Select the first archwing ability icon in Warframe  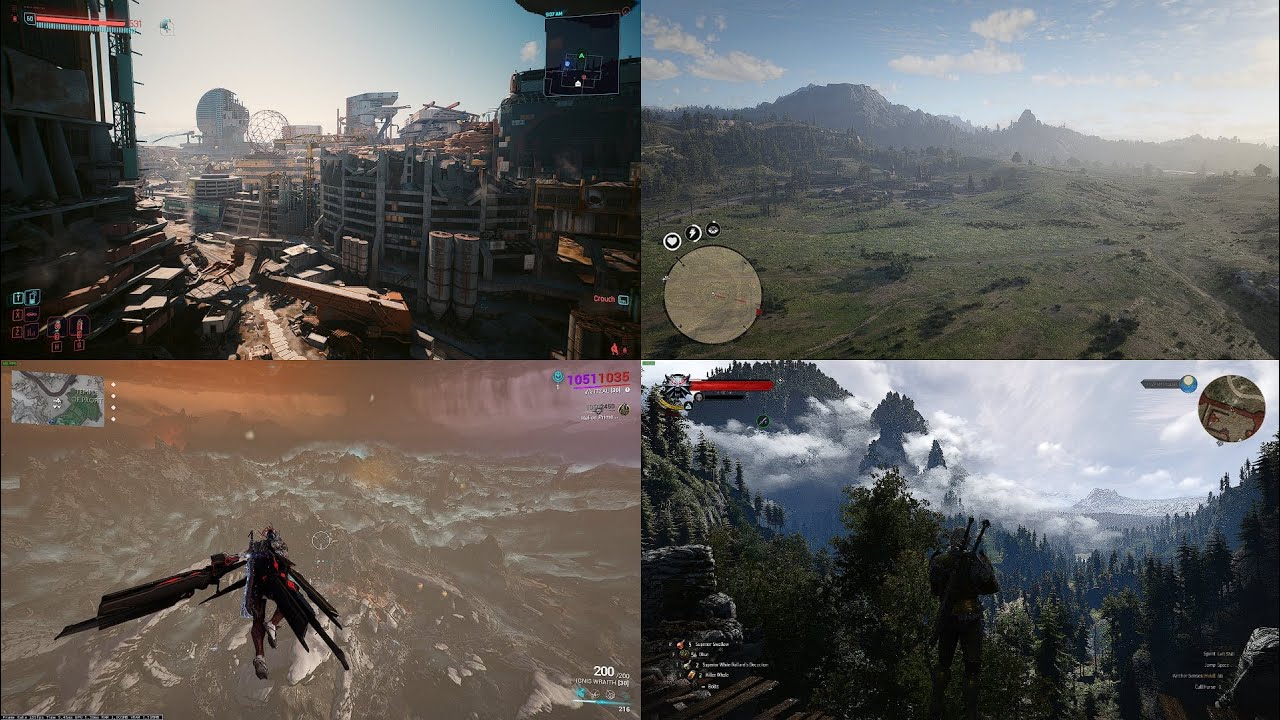(x=581, y=693)
